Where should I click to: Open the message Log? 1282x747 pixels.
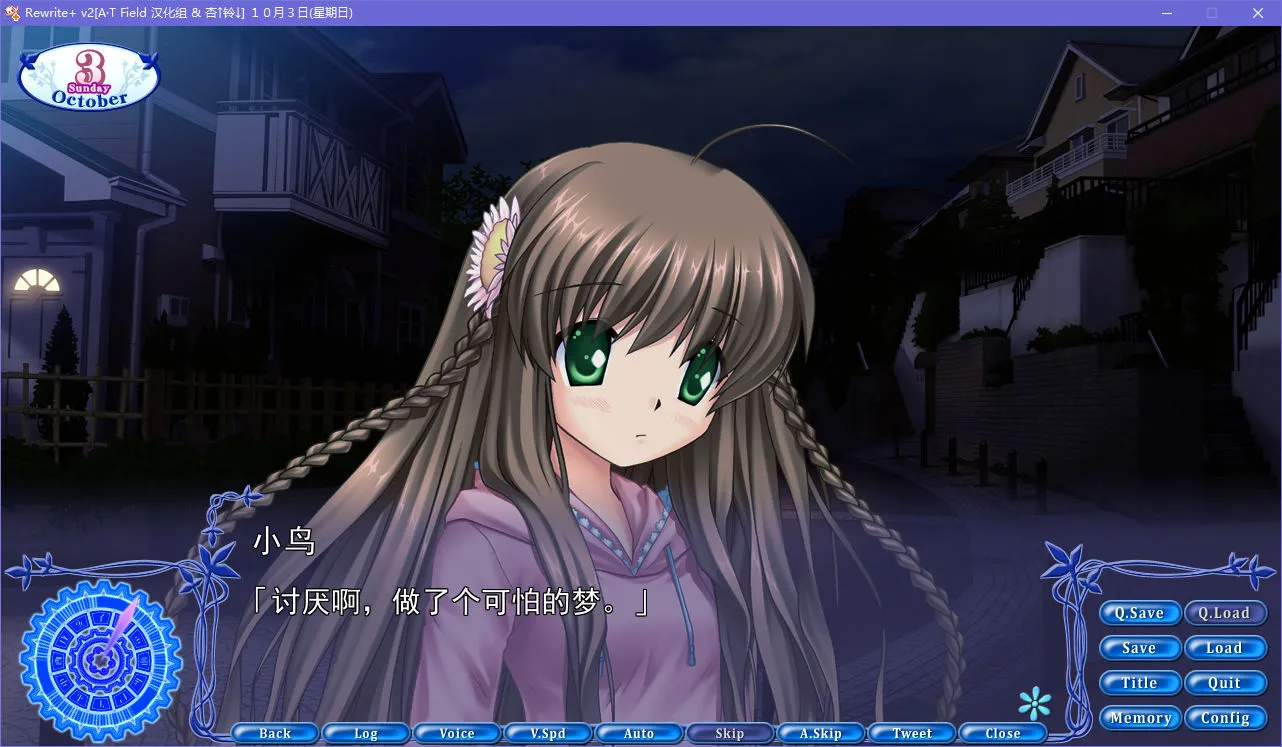365,732
